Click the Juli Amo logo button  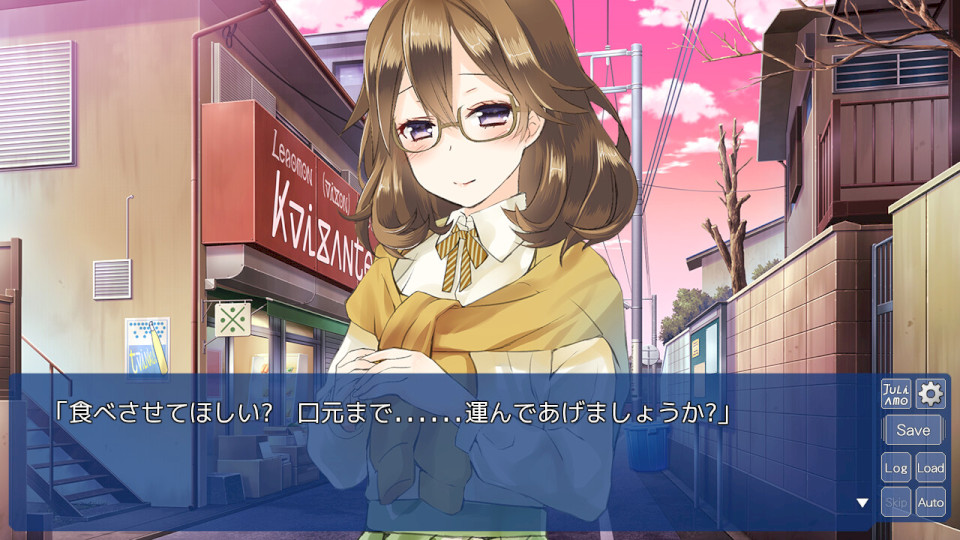[x=895, y=394]
